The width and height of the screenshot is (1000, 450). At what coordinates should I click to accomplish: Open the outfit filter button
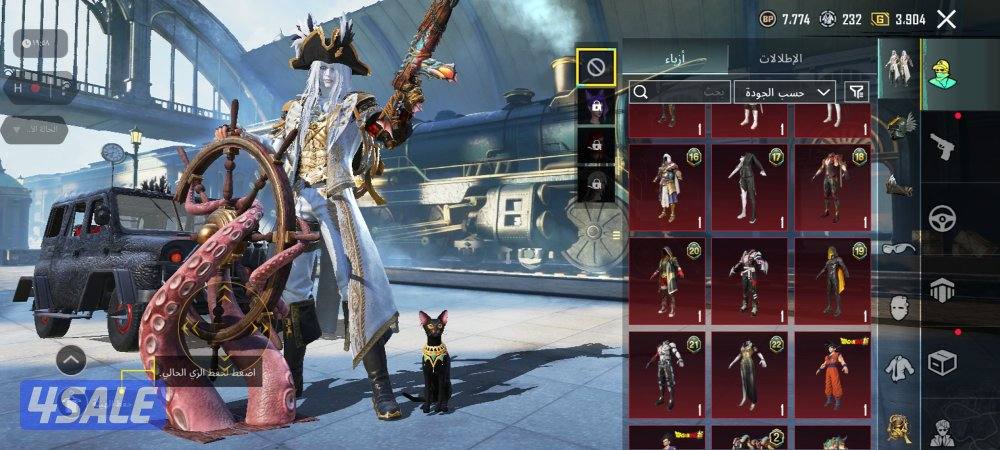(x=856, y=92)
